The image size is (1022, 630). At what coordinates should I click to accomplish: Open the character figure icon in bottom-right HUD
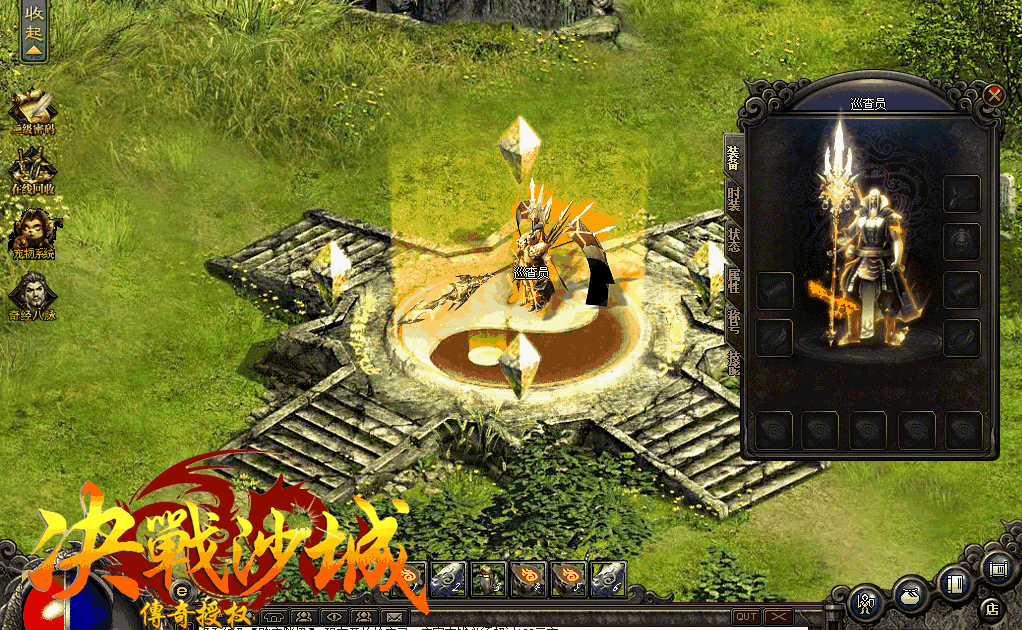coord(864,602)
